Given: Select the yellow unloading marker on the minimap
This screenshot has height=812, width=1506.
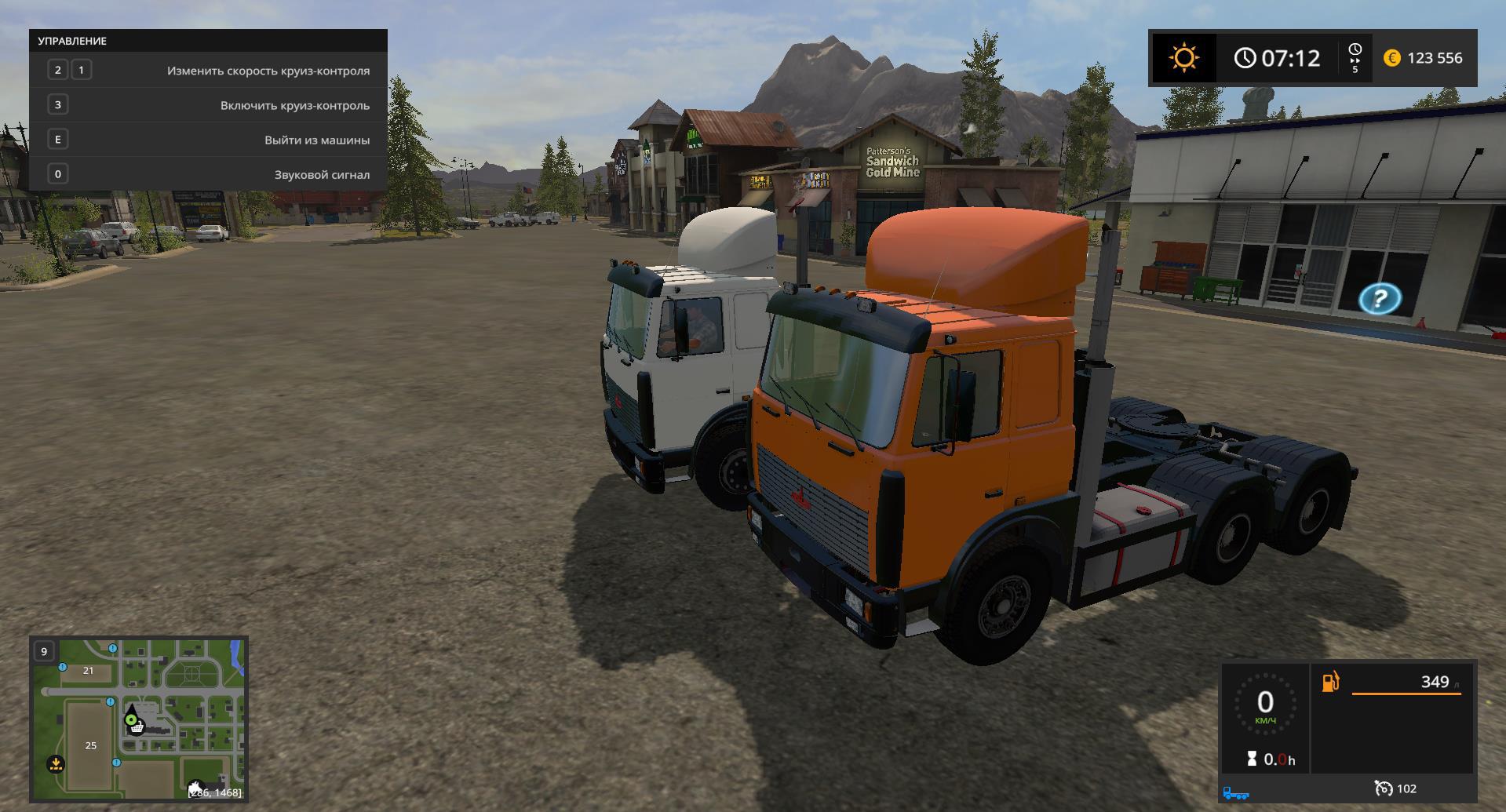Looking at the screenshot, I should [x=56, y=763].
